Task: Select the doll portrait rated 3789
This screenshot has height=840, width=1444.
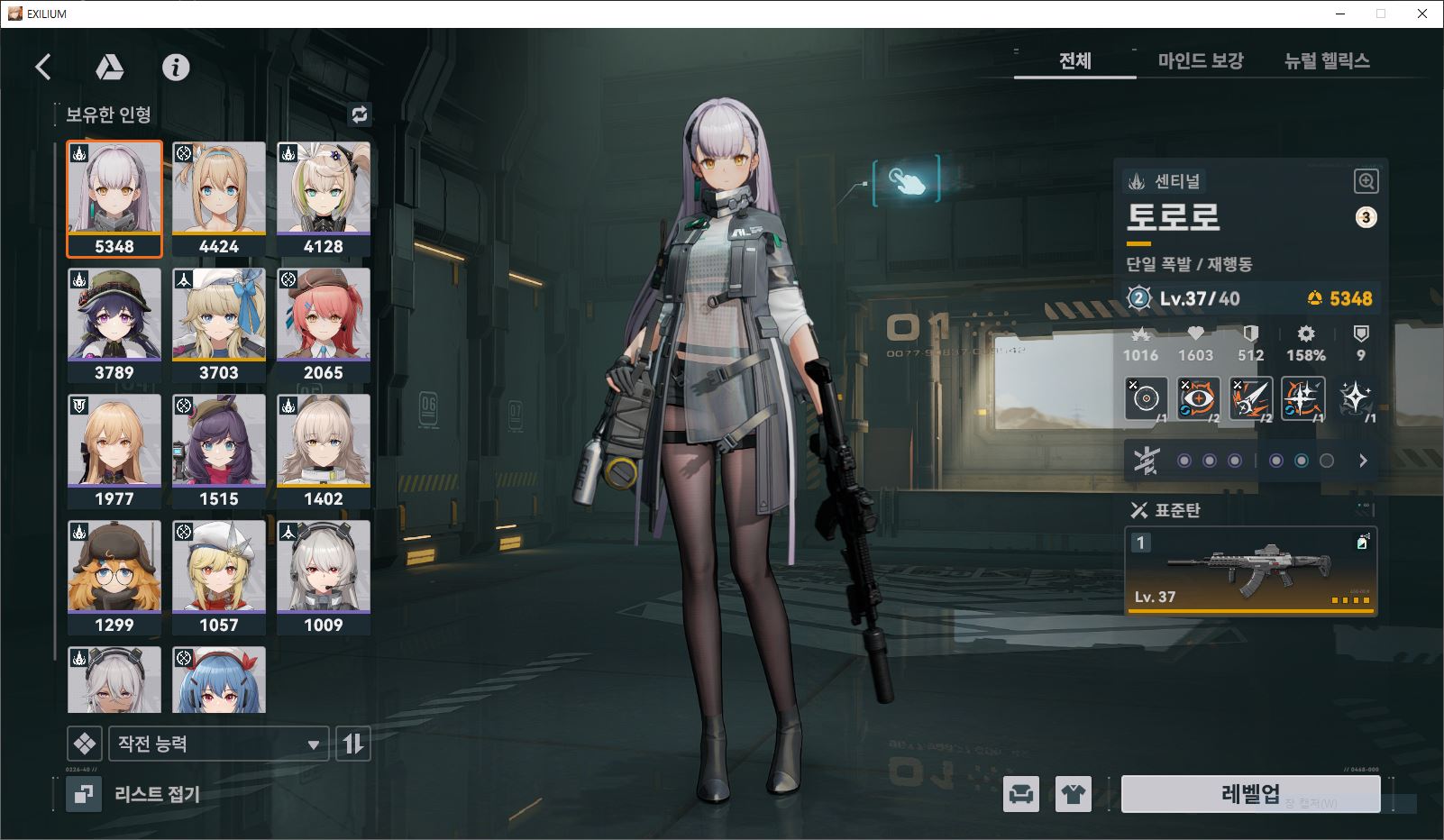Action: tap(114, 324)
